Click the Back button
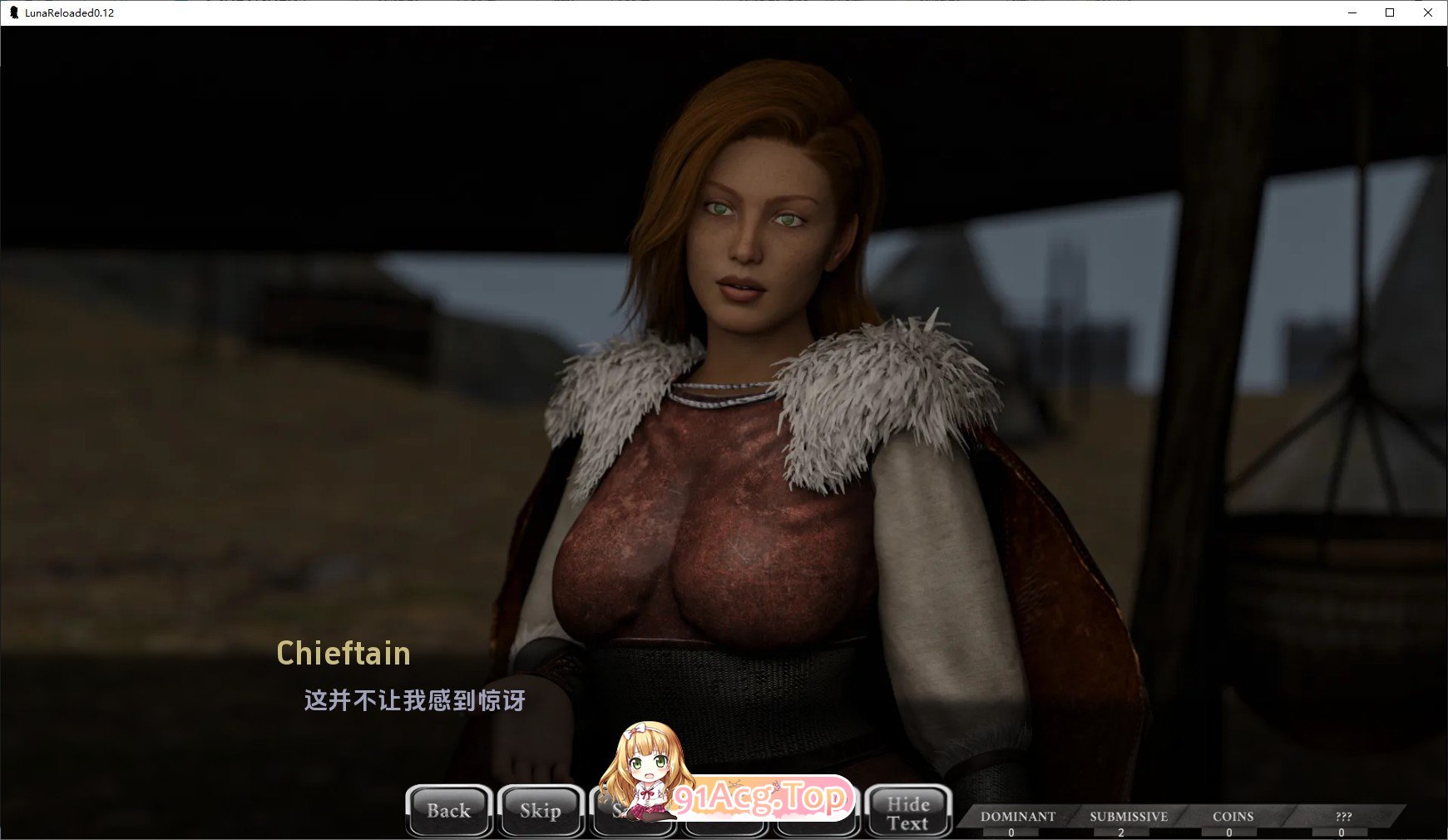 (x=448, y=811)
